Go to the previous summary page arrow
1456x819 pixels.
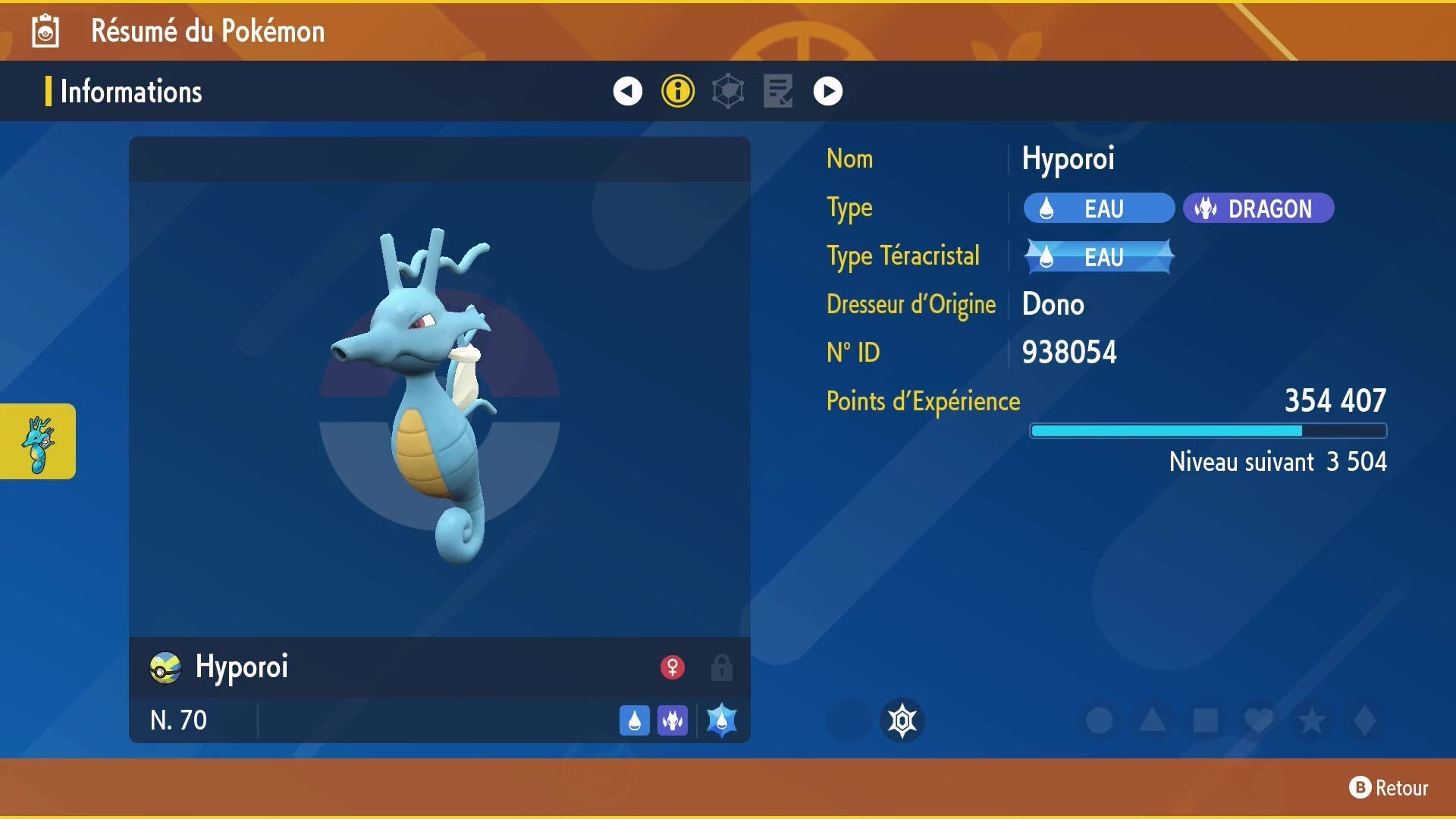pos(626,90)
